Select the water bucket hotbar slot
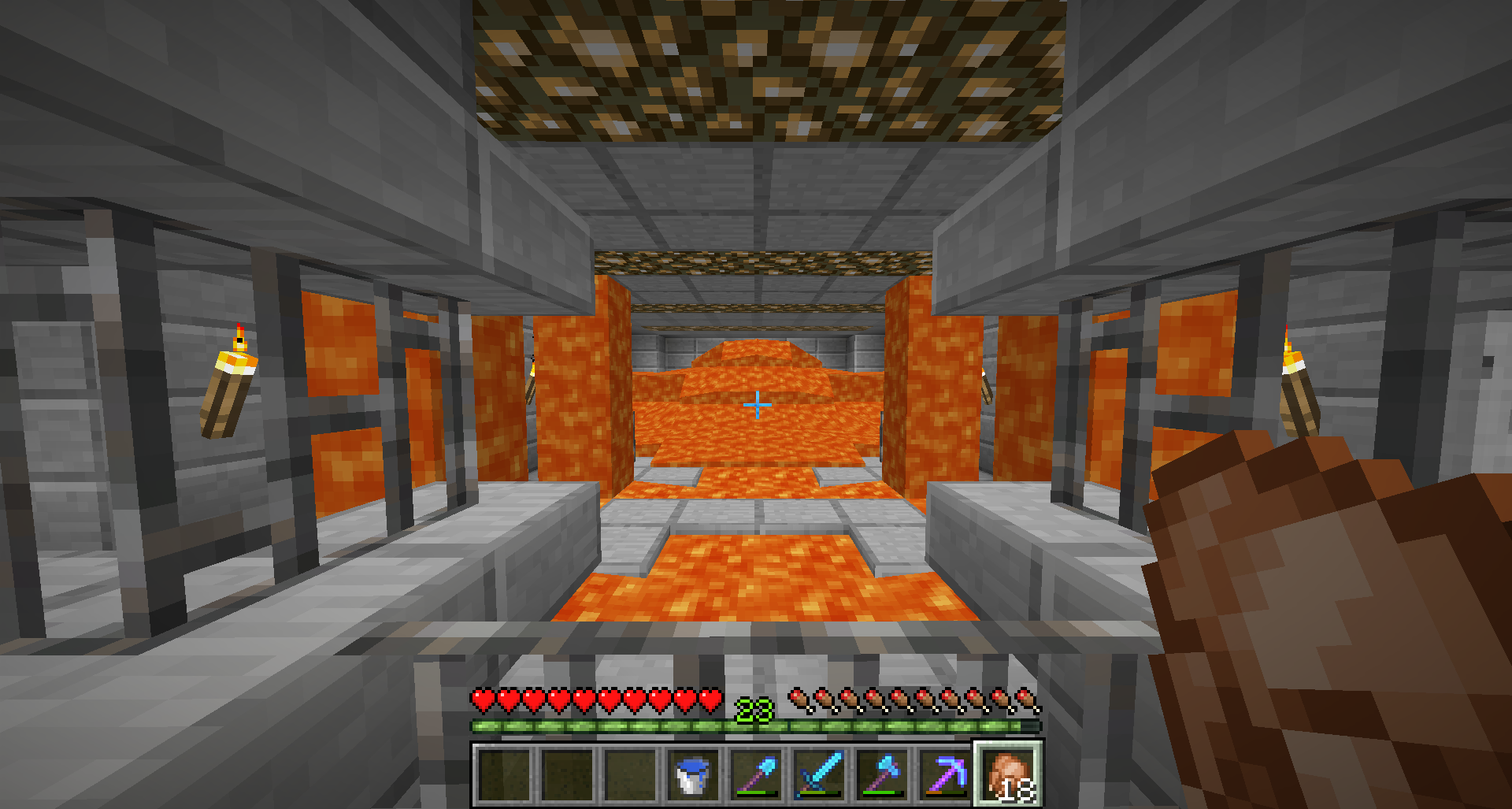The width and height of the screenshot is (1512, 809). click(694, 774)
